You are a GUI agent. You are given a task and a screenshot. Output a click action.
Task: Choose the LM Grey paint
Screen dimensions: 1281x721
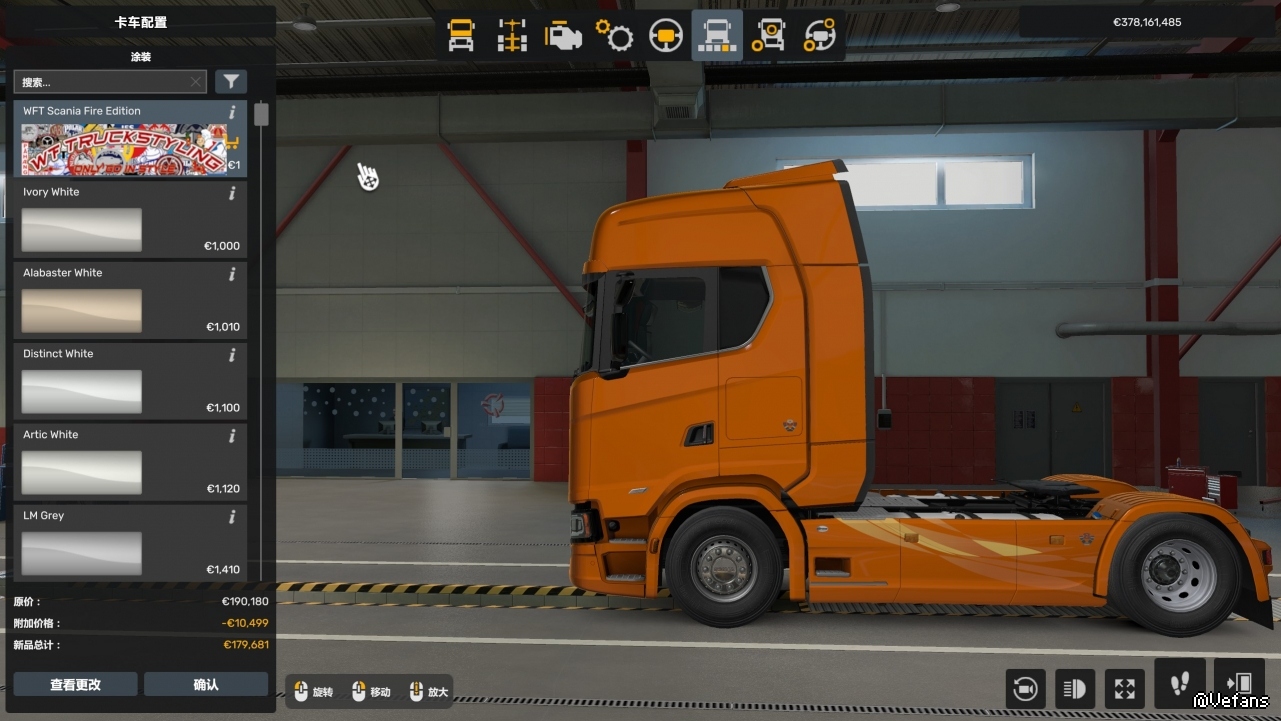(82, 553)
